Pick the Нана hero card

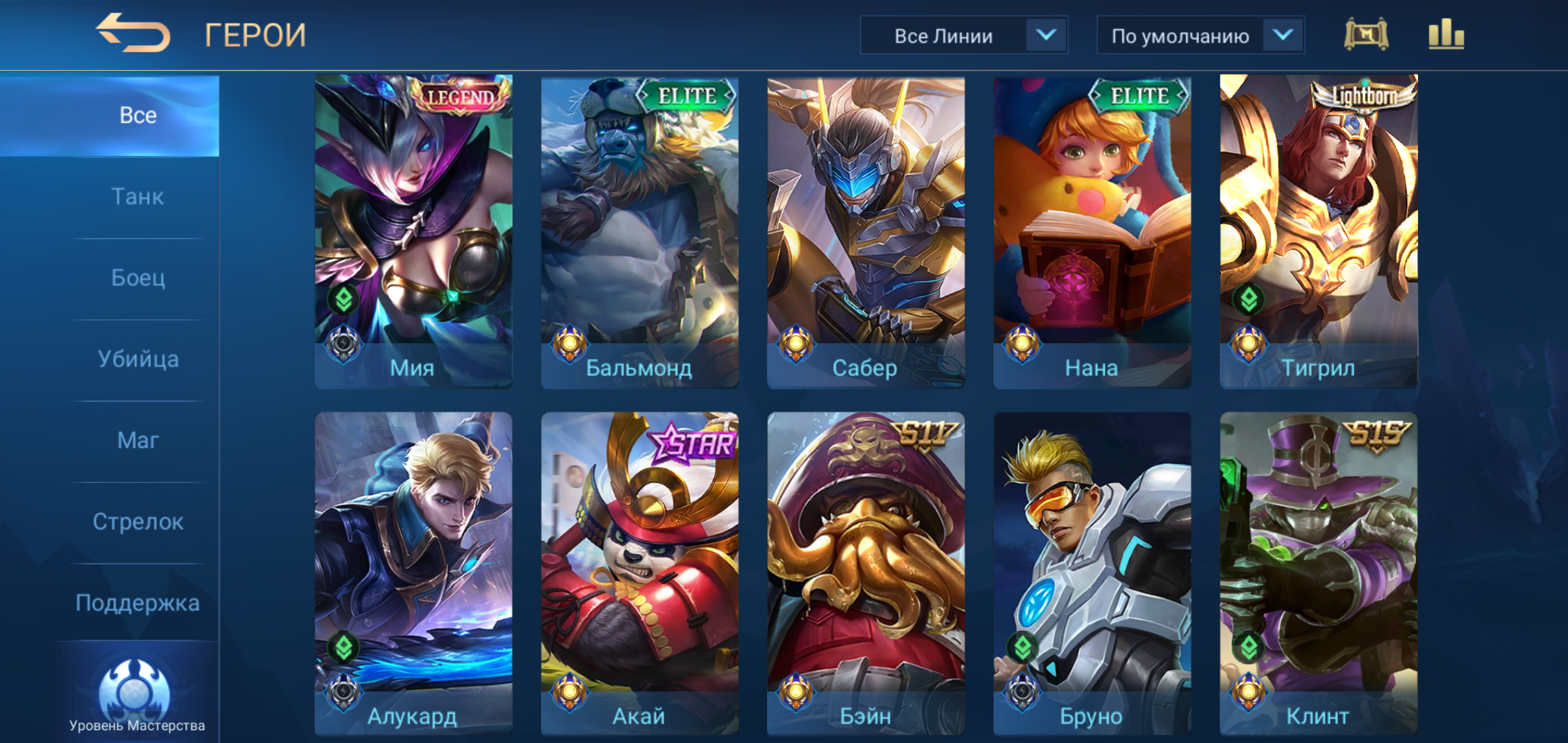click(1092, 232)
